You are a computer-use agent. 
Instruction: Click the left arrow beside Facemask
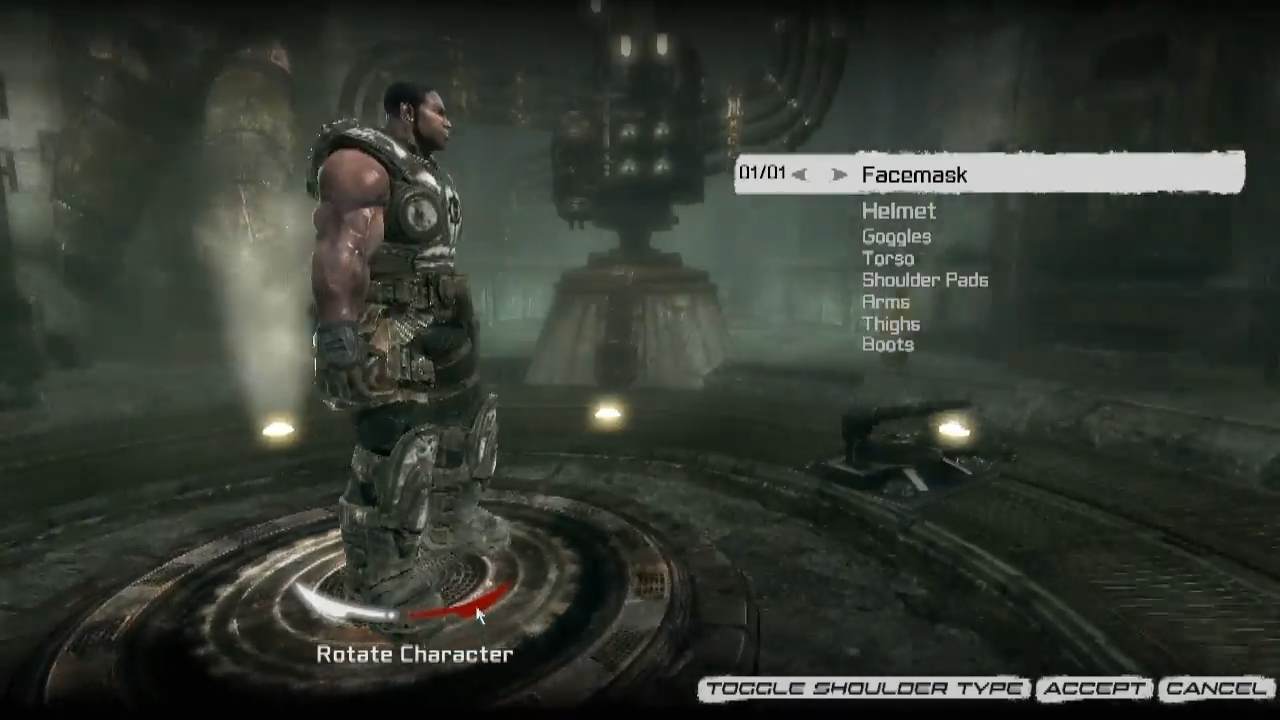click(x=799, y=175)
